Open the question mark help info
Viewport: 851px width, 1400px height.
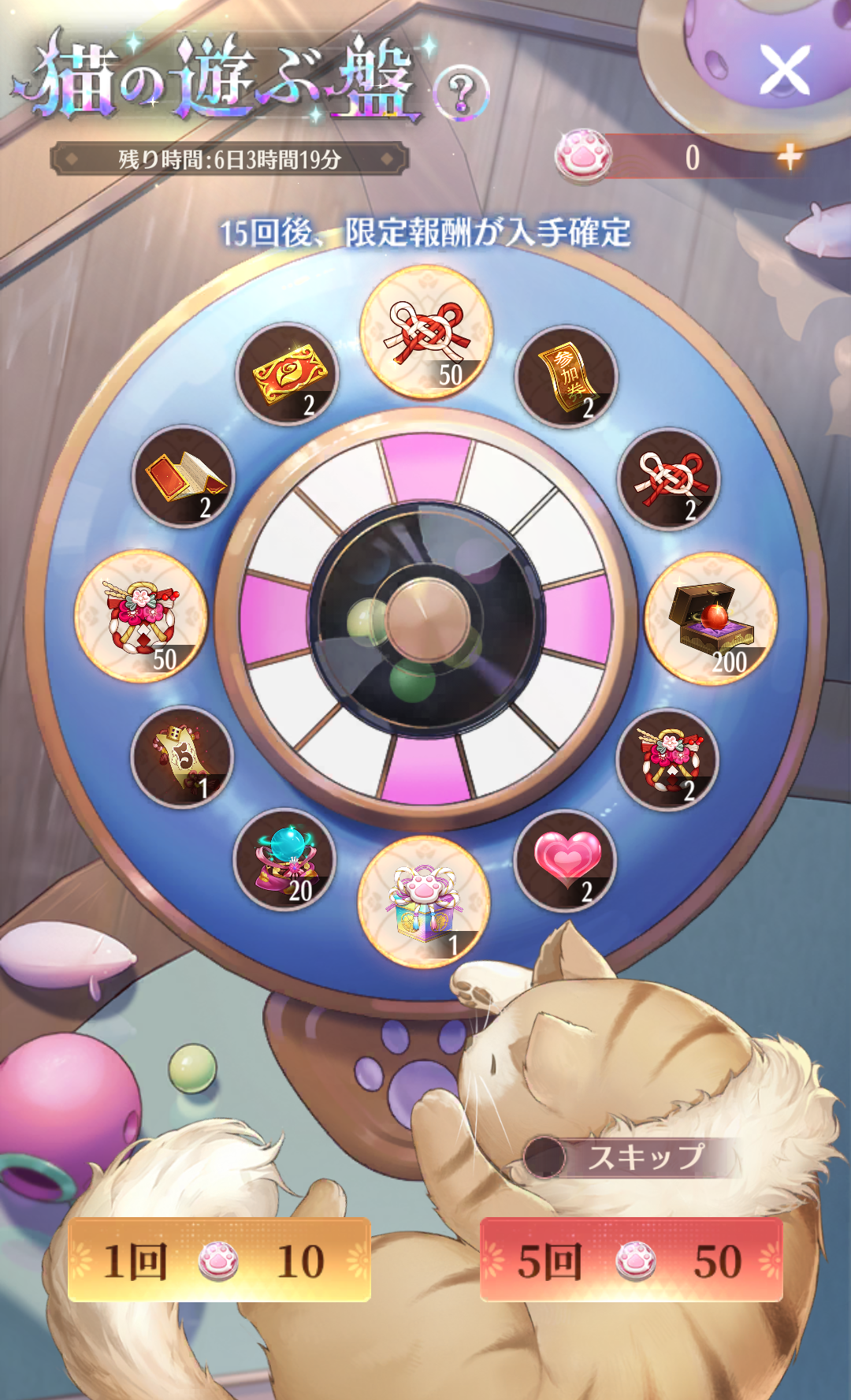click(462, 92)
